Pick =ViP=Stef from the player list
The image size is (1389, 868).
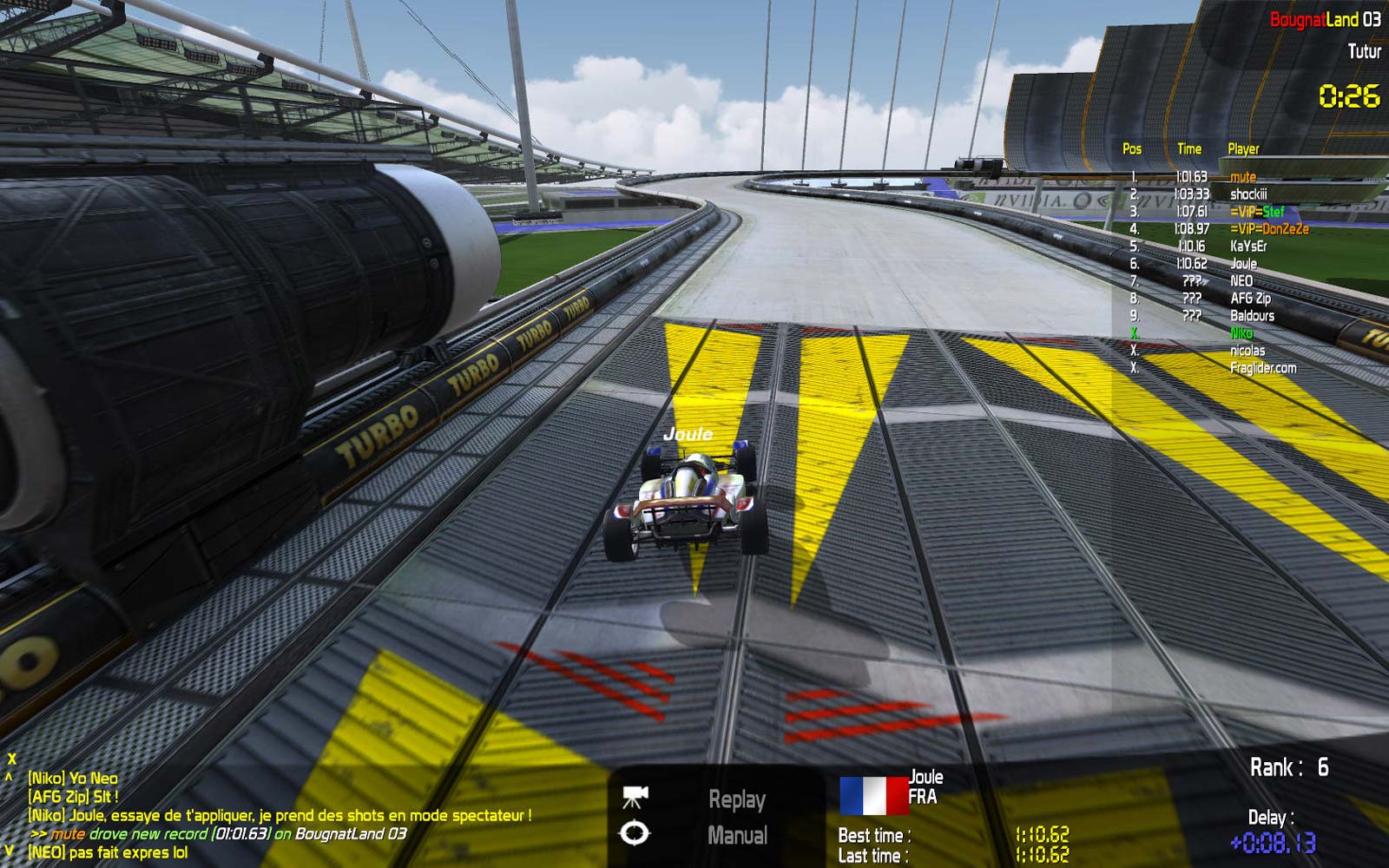1256,212
